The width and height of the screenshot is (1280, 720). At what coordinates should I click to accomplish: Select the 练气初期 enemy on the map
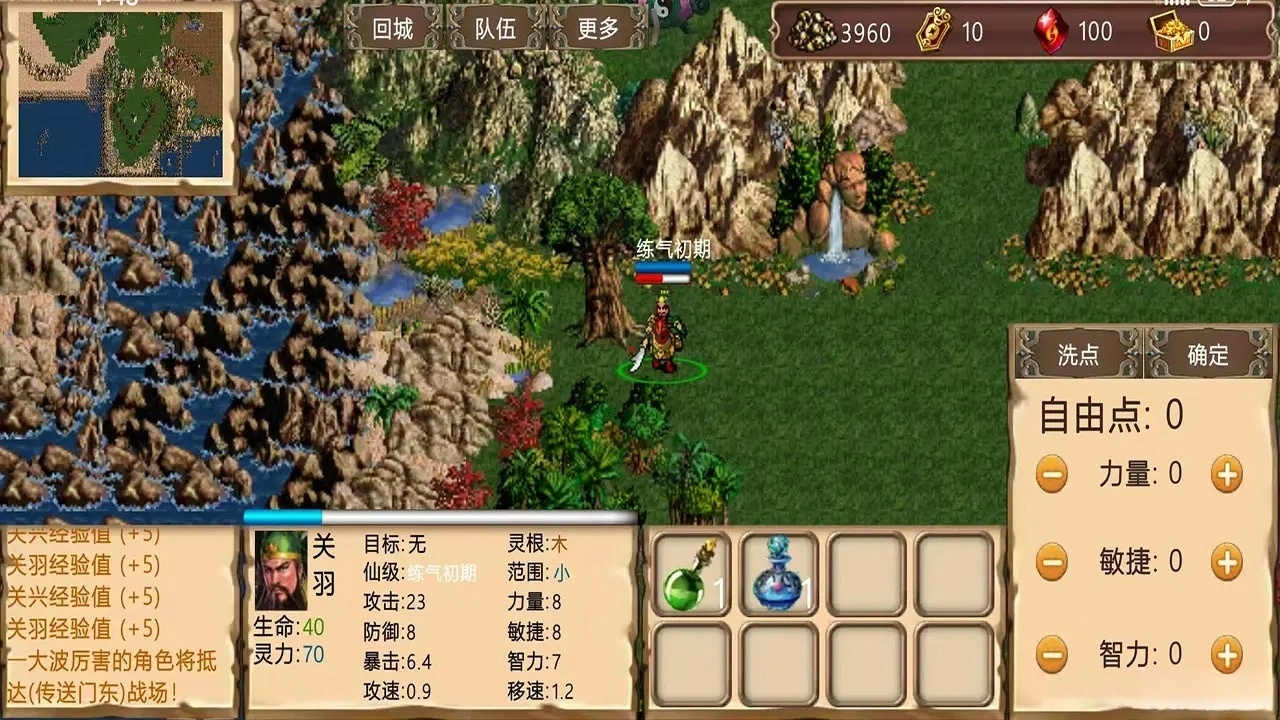click(x=665, y=330)
